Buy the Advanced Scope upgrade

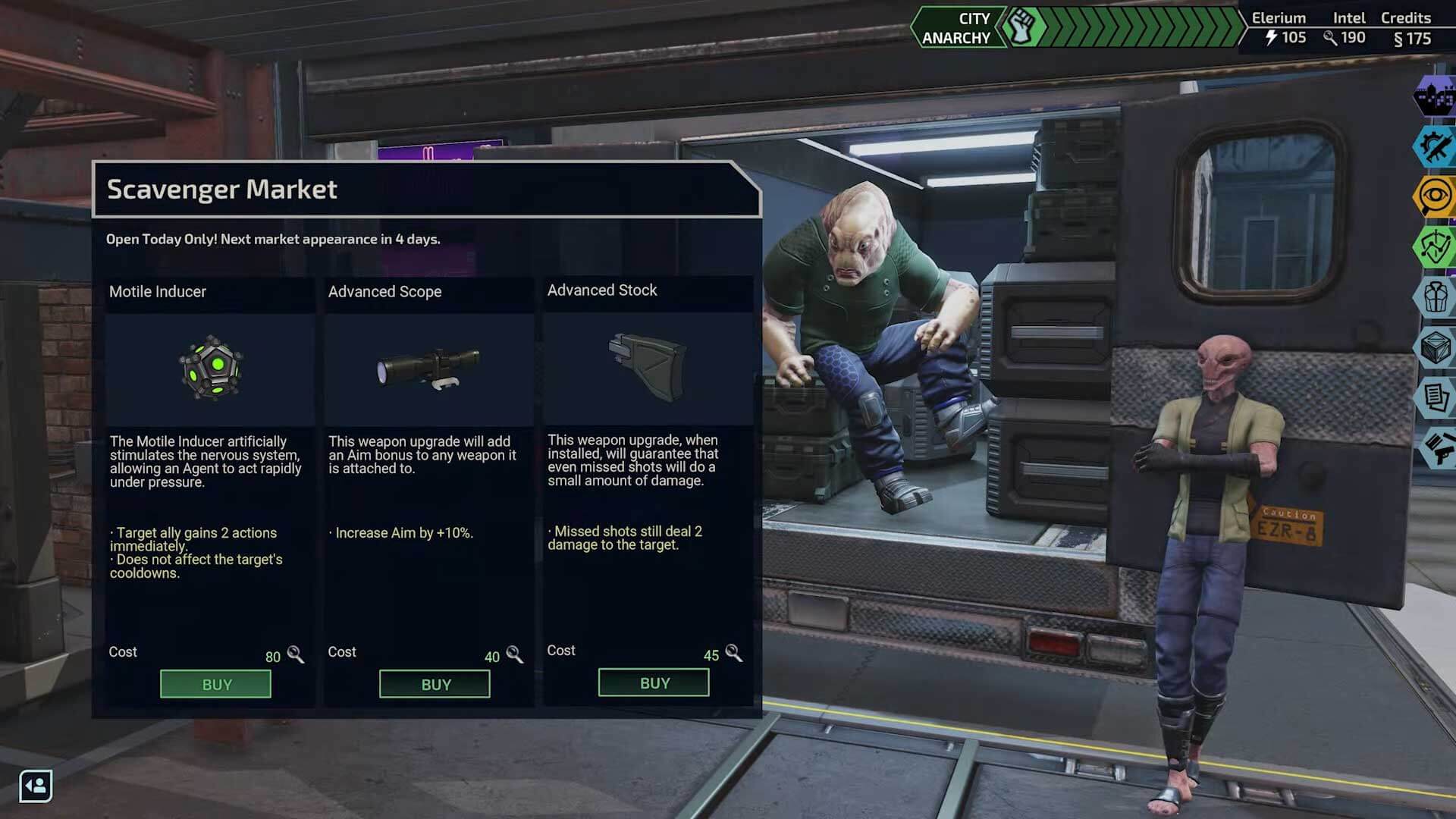[x=435, y=684]
